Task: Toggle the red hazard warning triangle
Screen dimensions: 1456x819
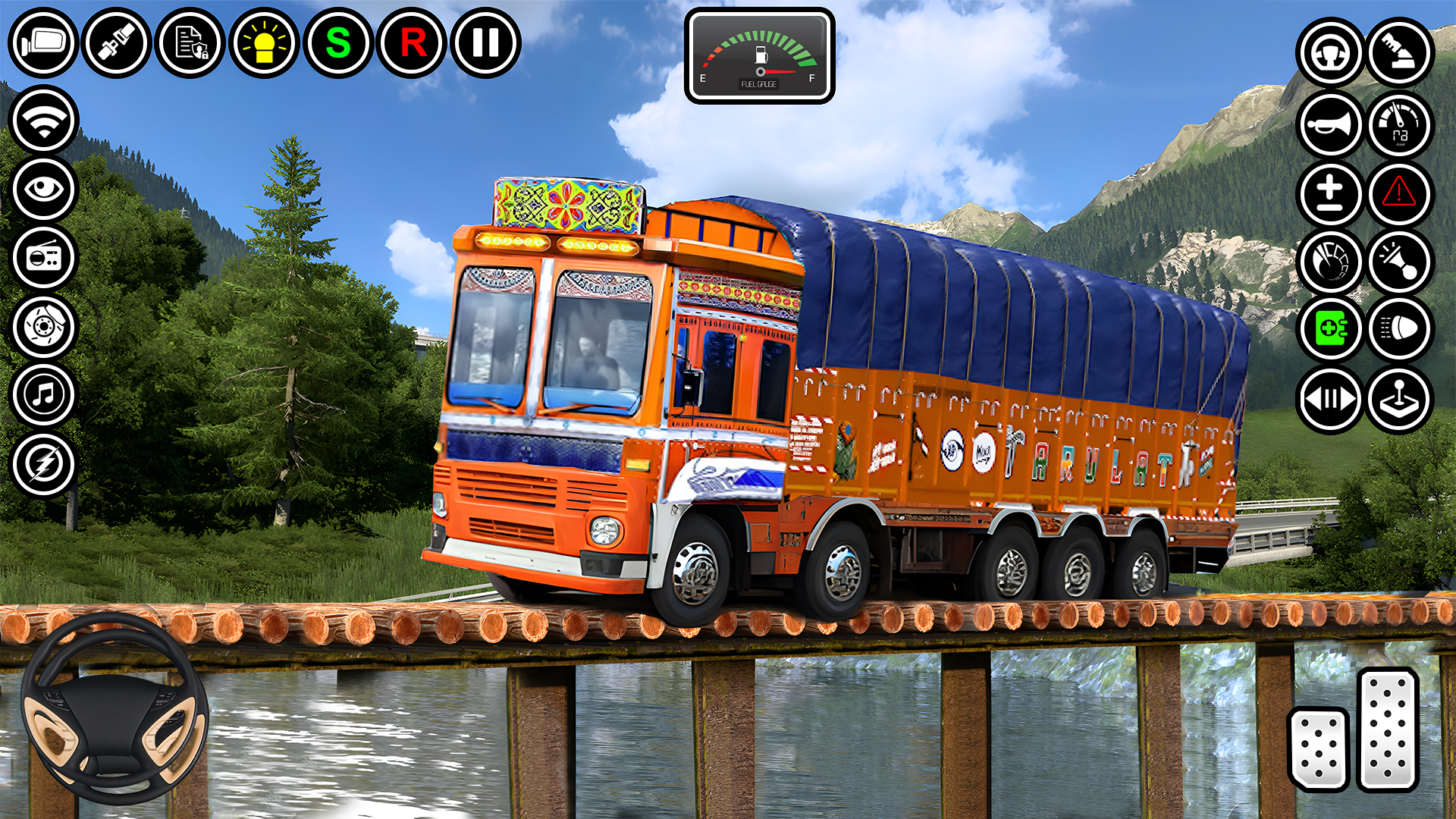Action: coord(1399,193)
